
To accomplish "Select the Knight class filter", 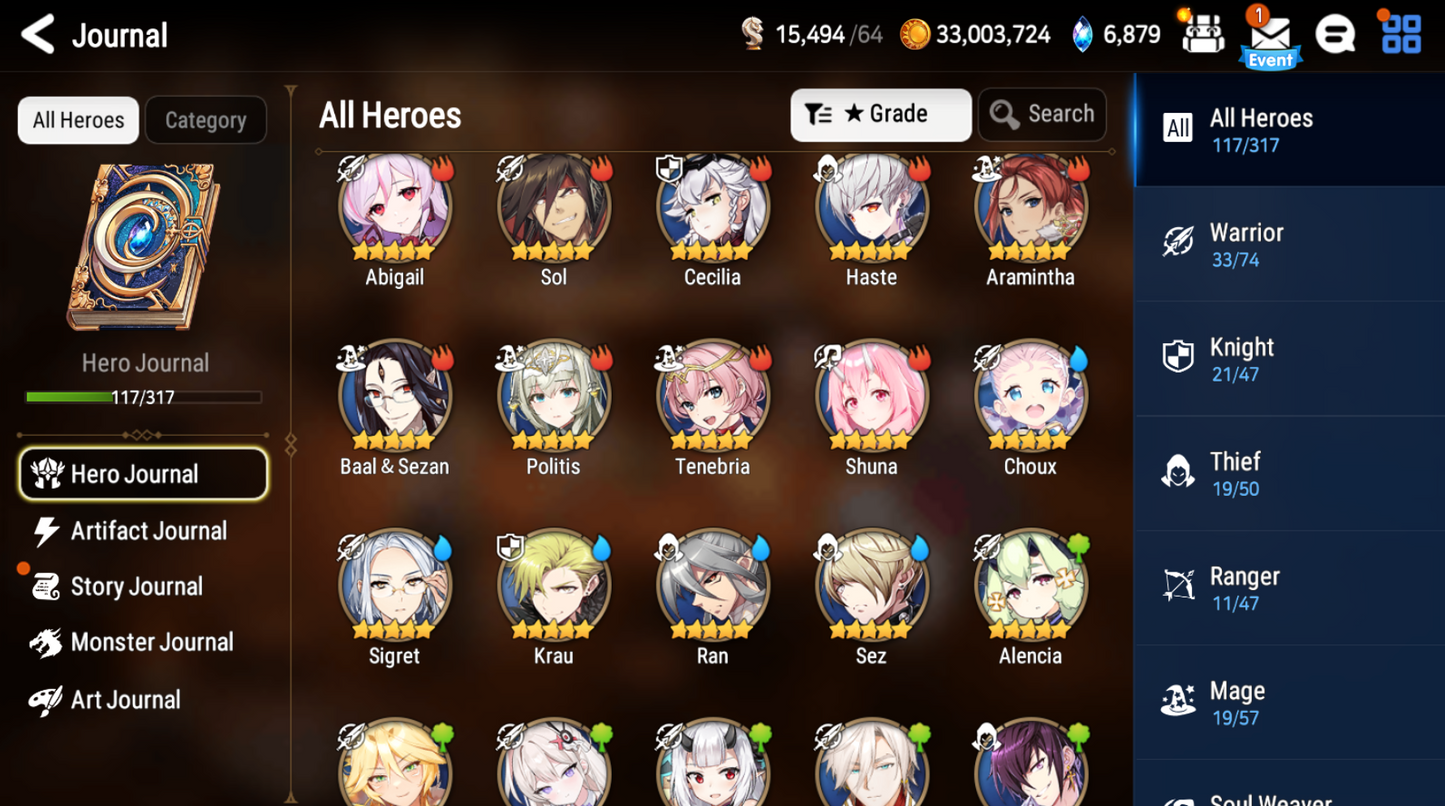I will pyautogui.click(x=1289, y=357).
